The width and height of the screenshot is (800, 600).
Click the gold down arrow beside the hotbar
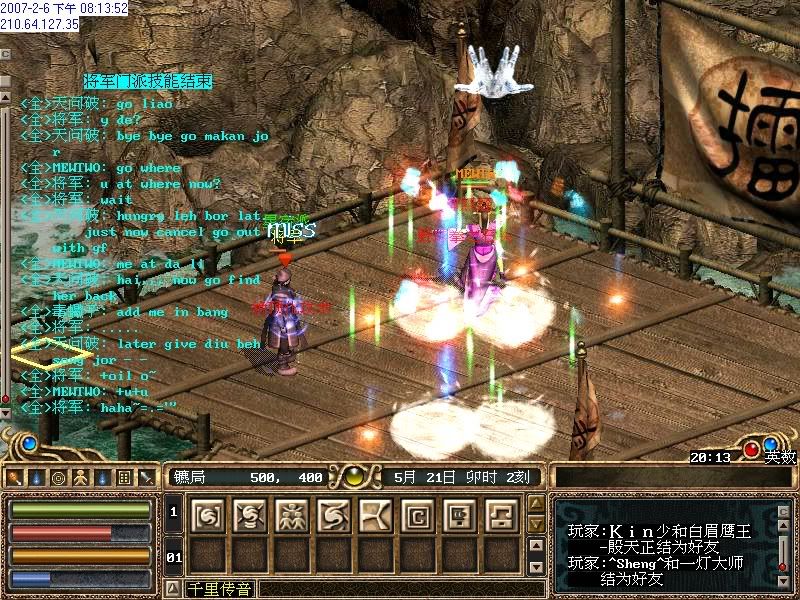pyautogui.click(x=536, y=524)
